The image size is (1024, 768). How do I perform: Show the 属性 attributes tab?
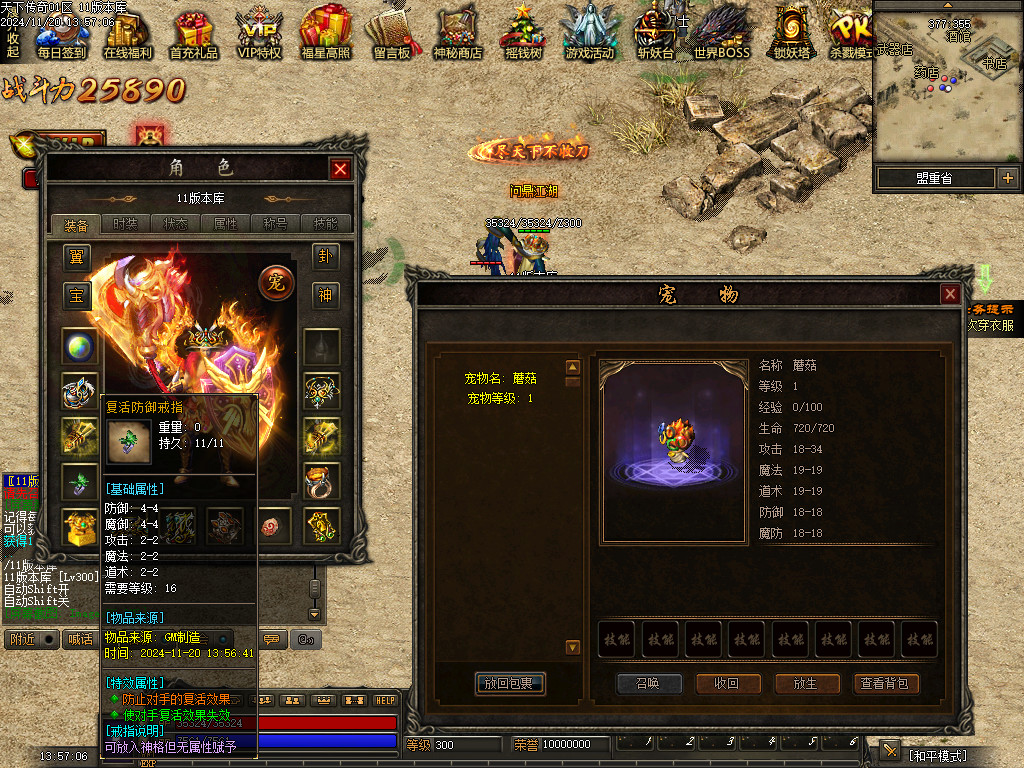click(226, 224)
